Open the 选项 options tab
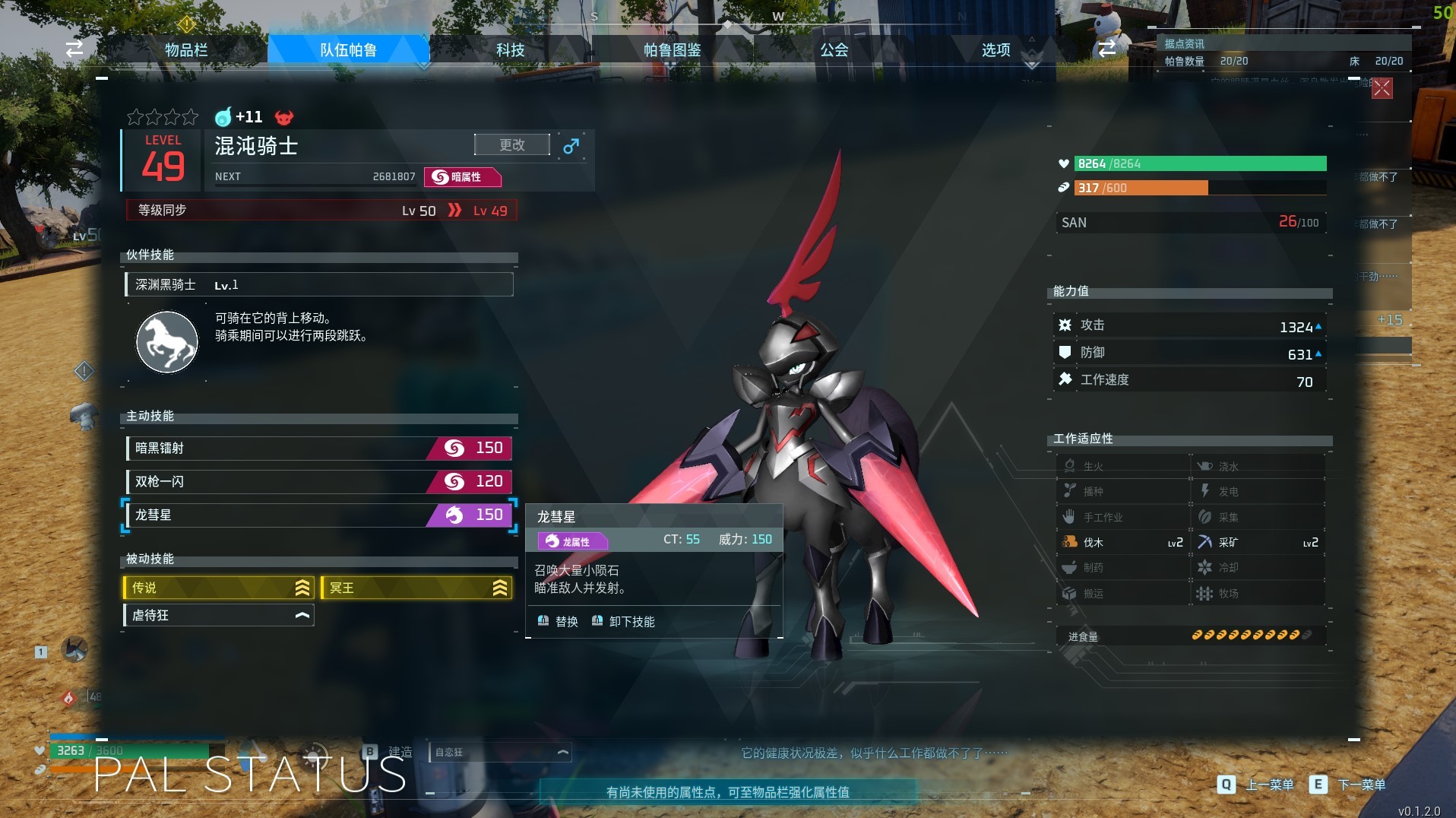This screenshot has width=1456, height=818. coord(995,50)
